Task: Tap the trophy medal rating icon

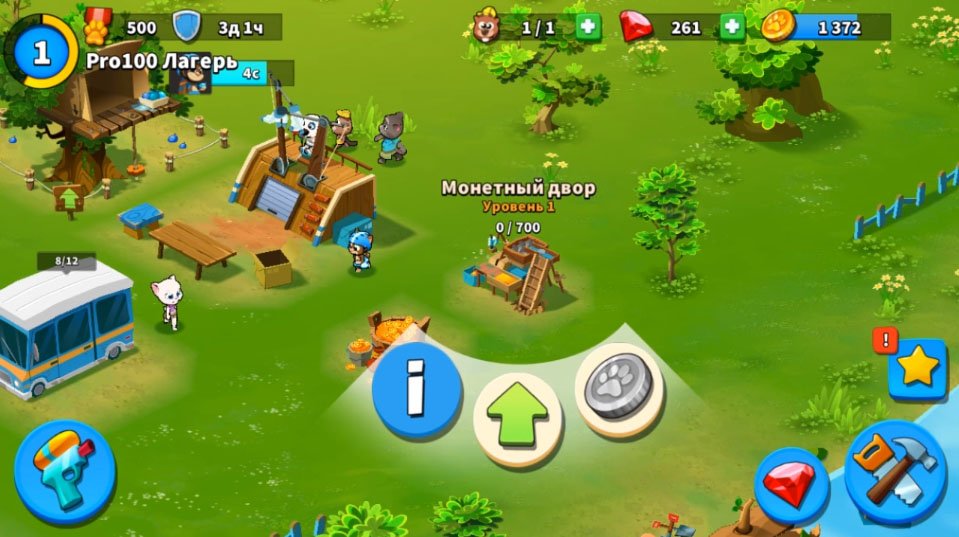Action: 97,24
